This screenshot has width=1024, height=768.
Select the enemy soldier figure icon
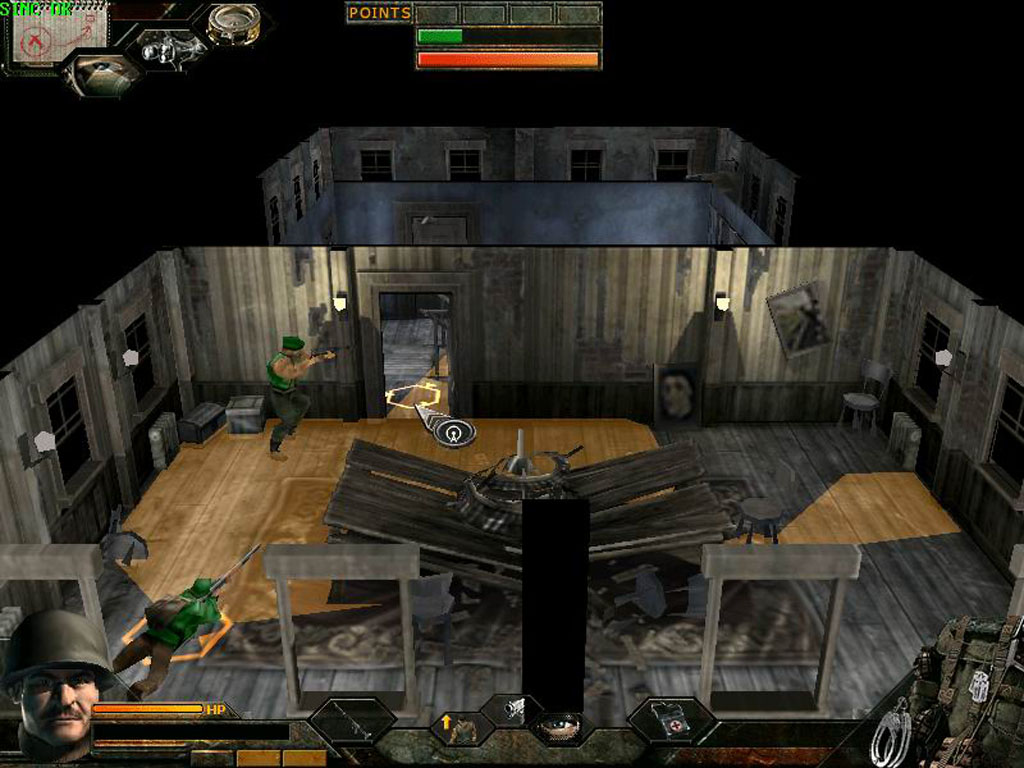click(x=165, y=47)
